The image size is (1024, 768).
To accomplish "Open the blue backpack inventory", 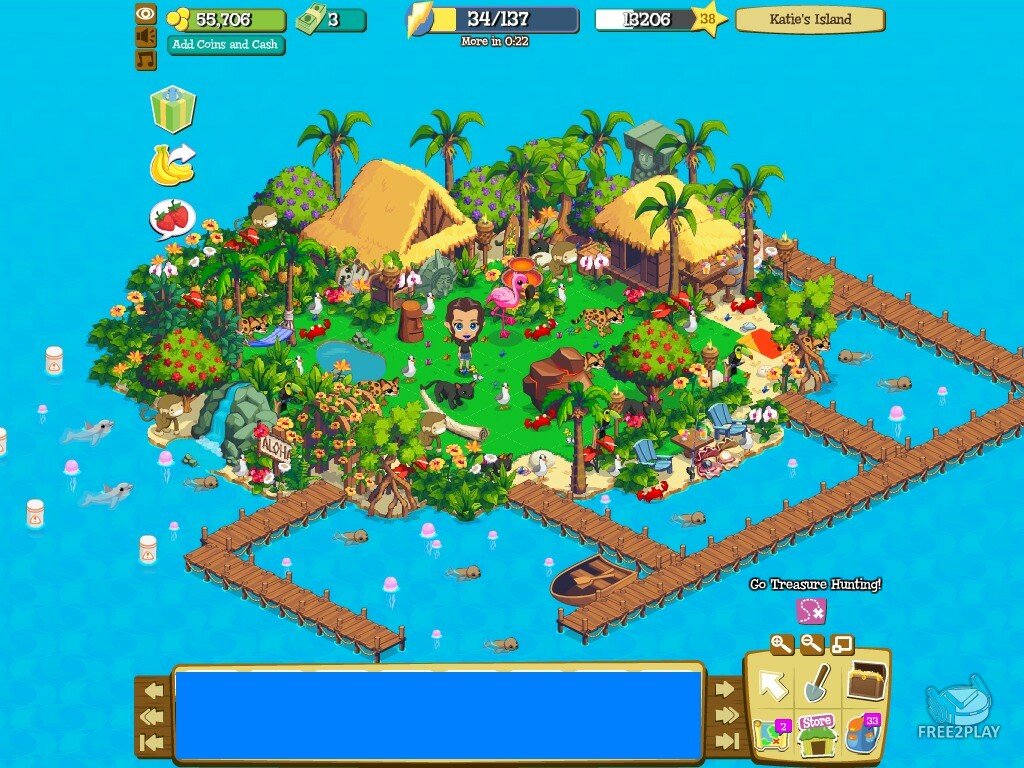I will click(x=861, y=734).
